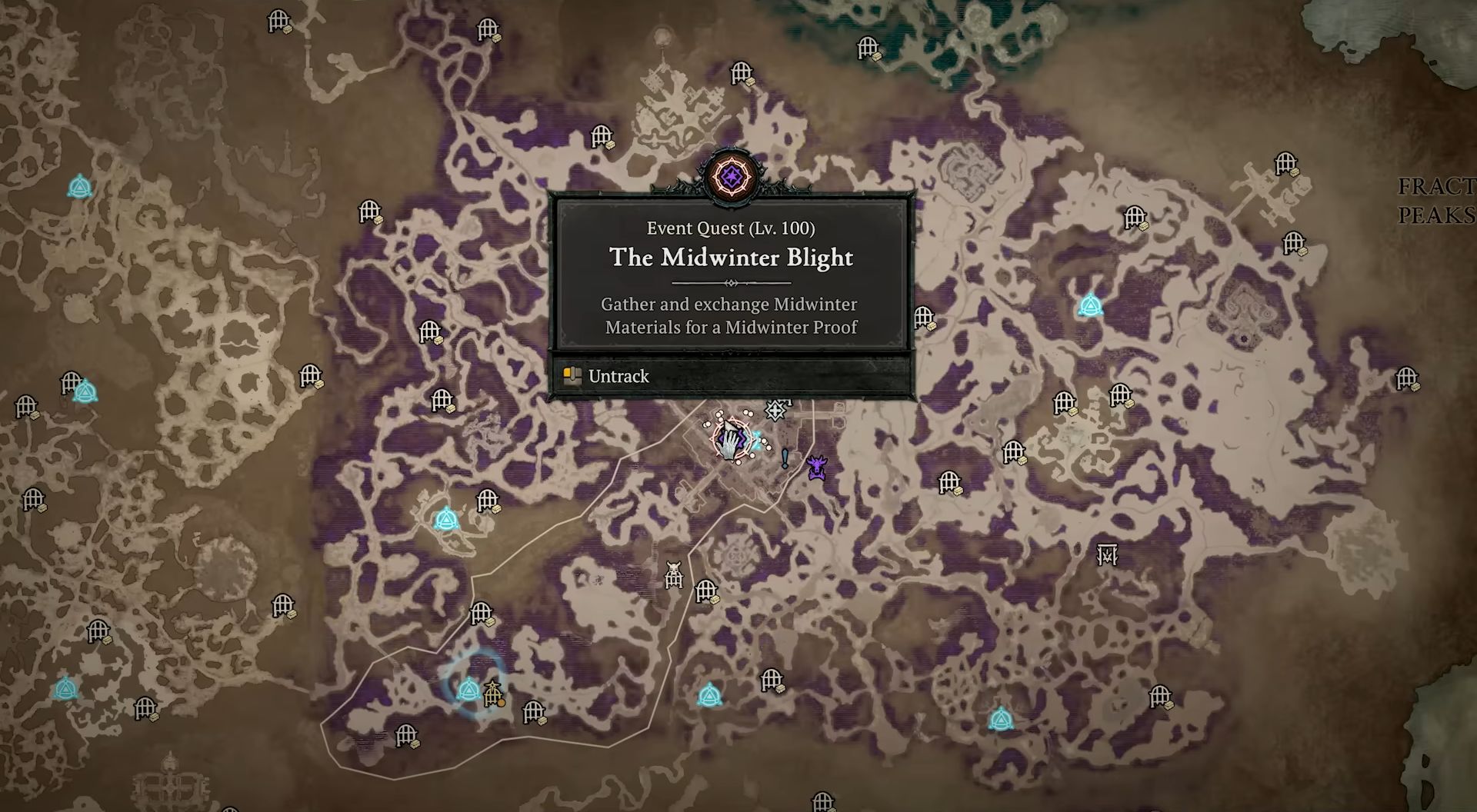The height and width of the screenshot is (812, 1477).
Task: Click the purple stag event marker near town
Action: (818, 466)
